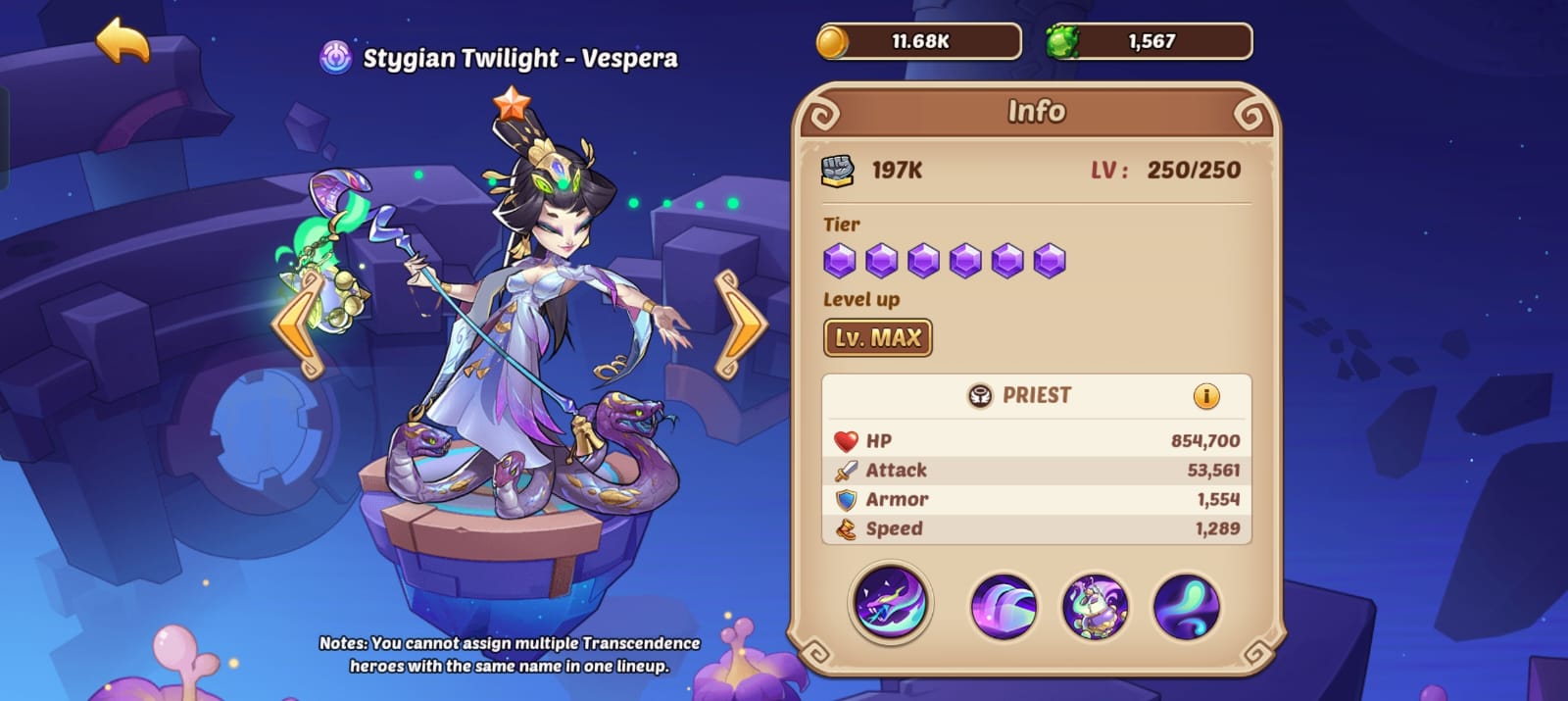This screenshot has height=701, width=1568.
Task: Open the Priest class info icon
Action: coord(1205,396)
